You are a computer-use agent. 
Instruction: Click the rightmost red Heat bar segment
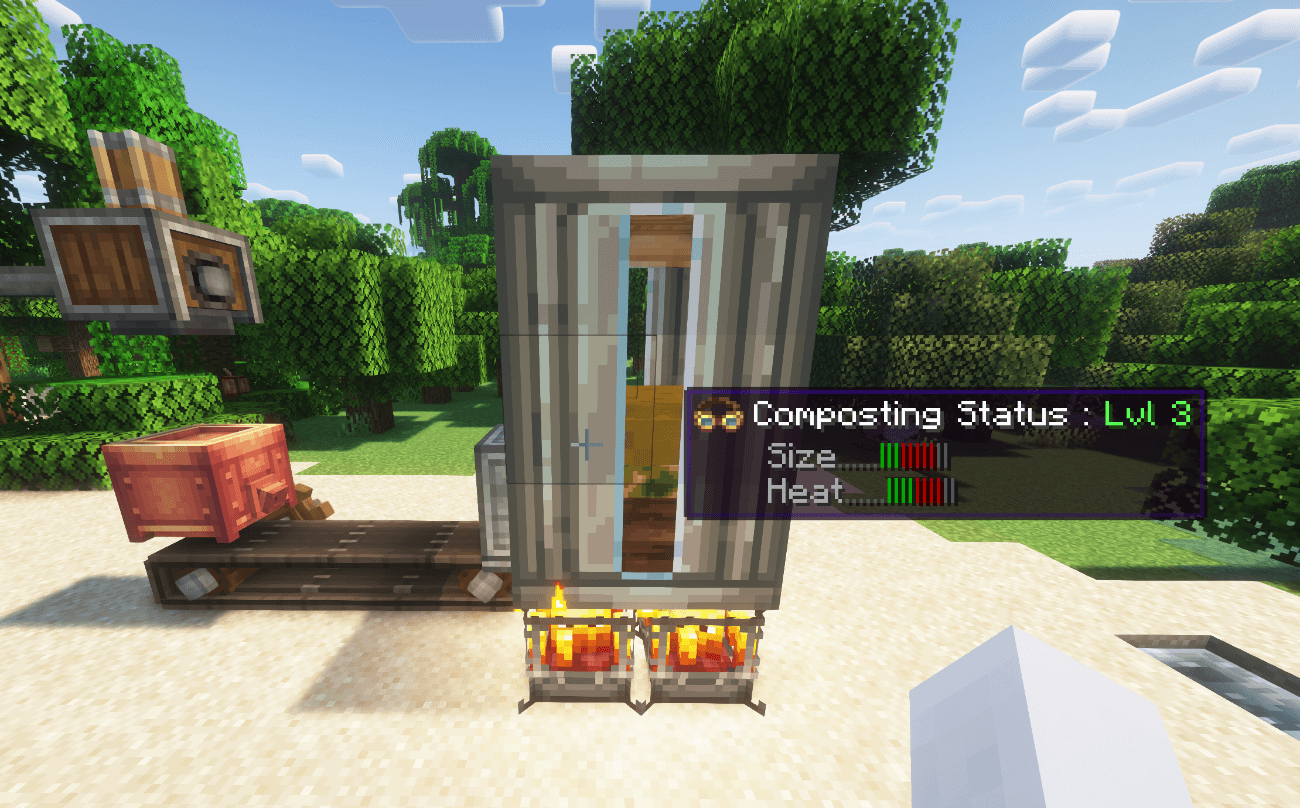938,492
